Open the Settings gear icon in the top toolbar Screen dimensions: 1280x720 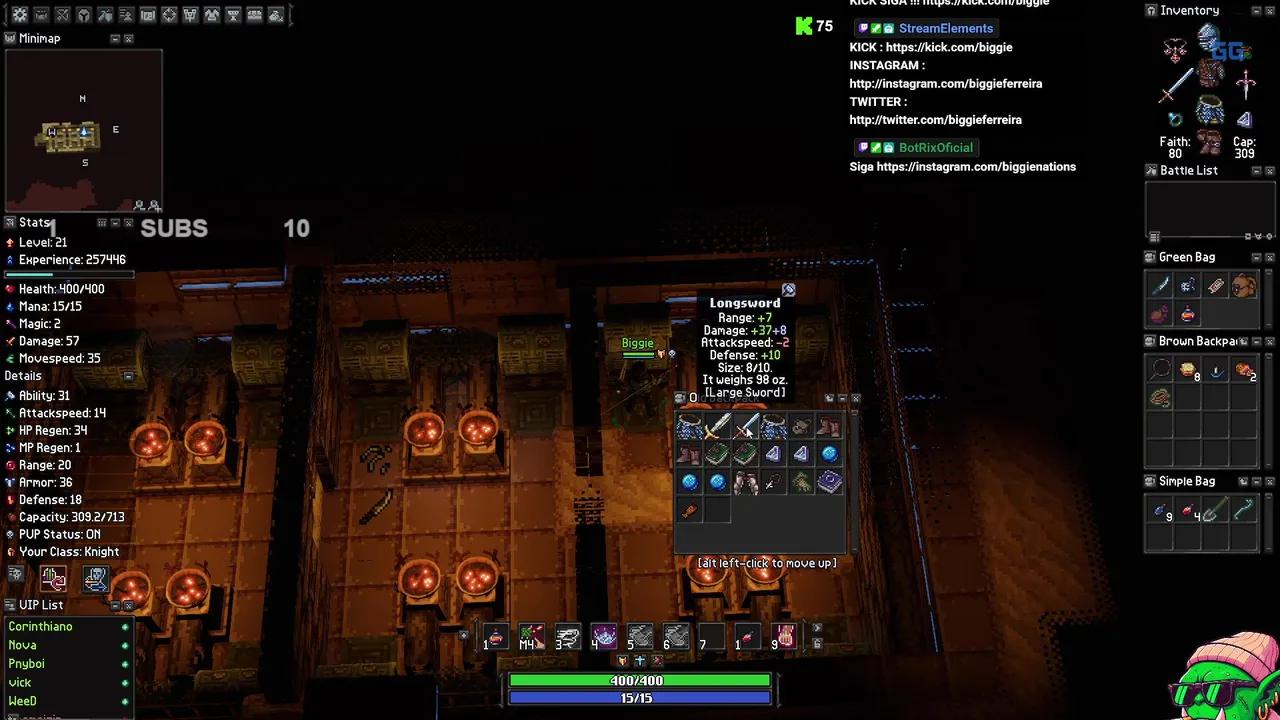pos(20,14)
